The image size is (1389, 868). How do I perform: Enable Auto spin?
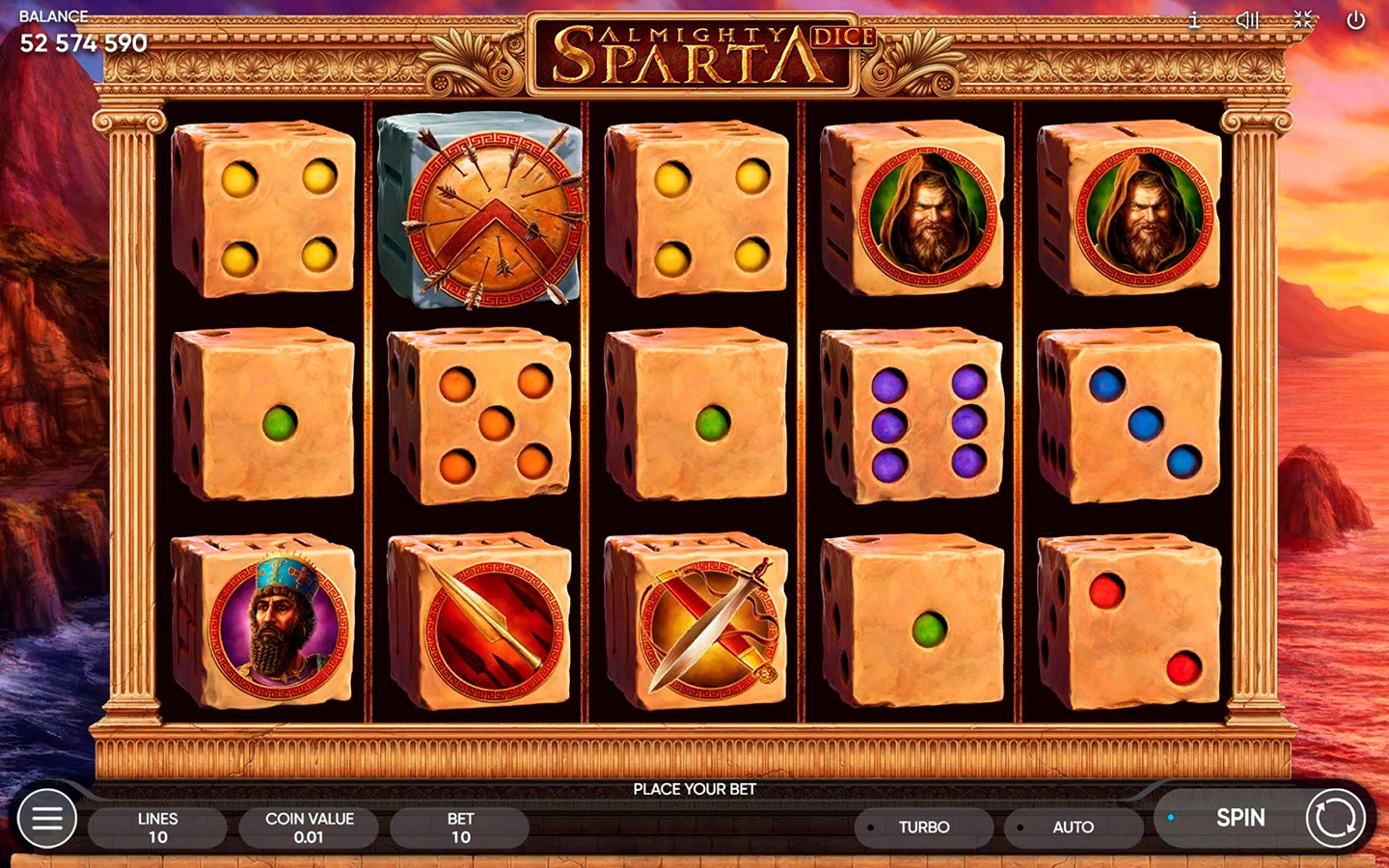(x=1073, y=827)
